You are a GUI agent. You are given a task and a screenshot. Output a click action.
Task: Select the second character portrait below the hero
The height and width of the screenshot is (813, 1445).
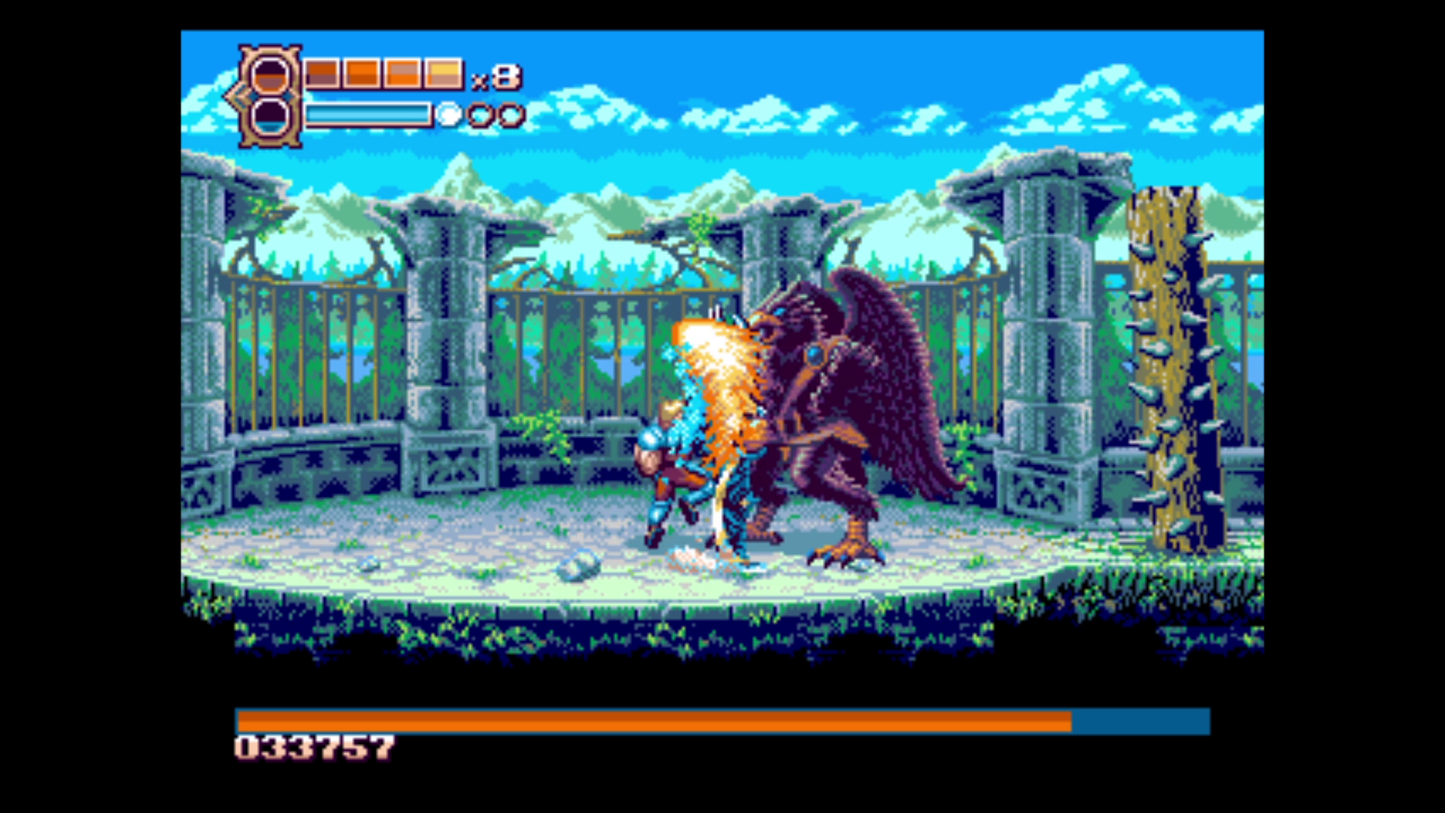[270, 115]
